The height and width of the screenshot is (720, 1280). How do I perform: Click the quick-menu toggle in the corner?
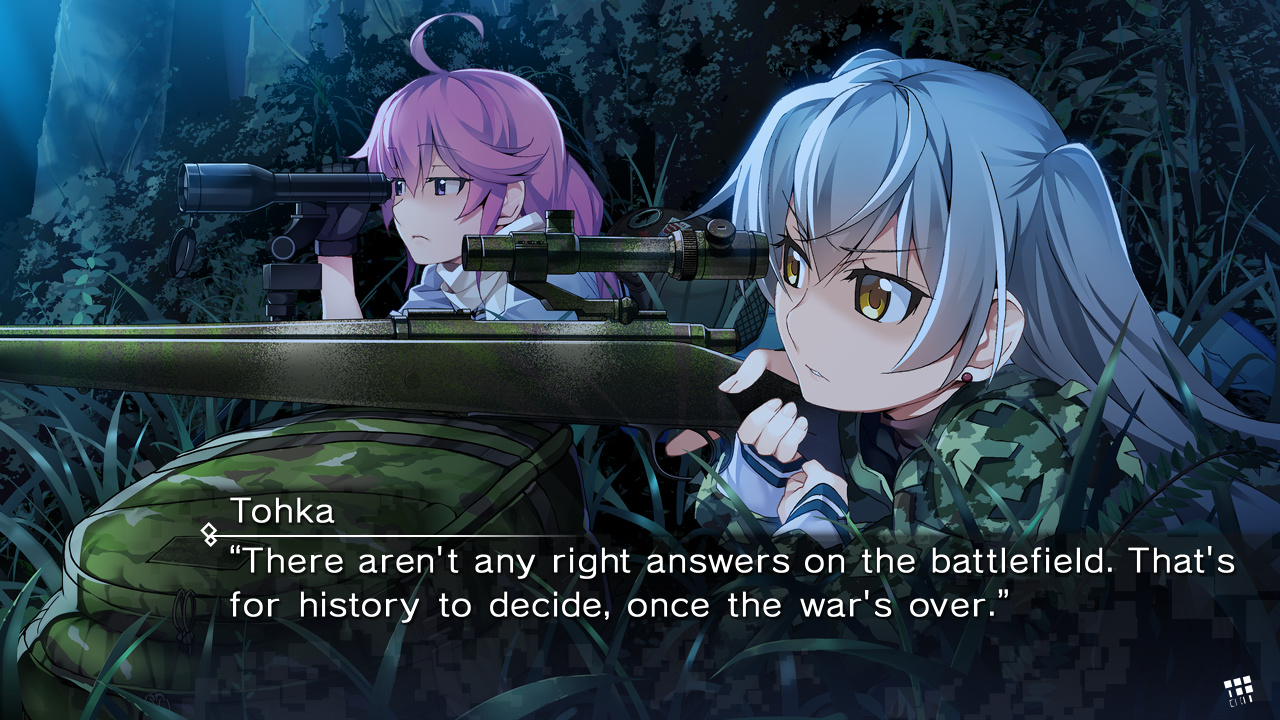(x=1238, y=686)
